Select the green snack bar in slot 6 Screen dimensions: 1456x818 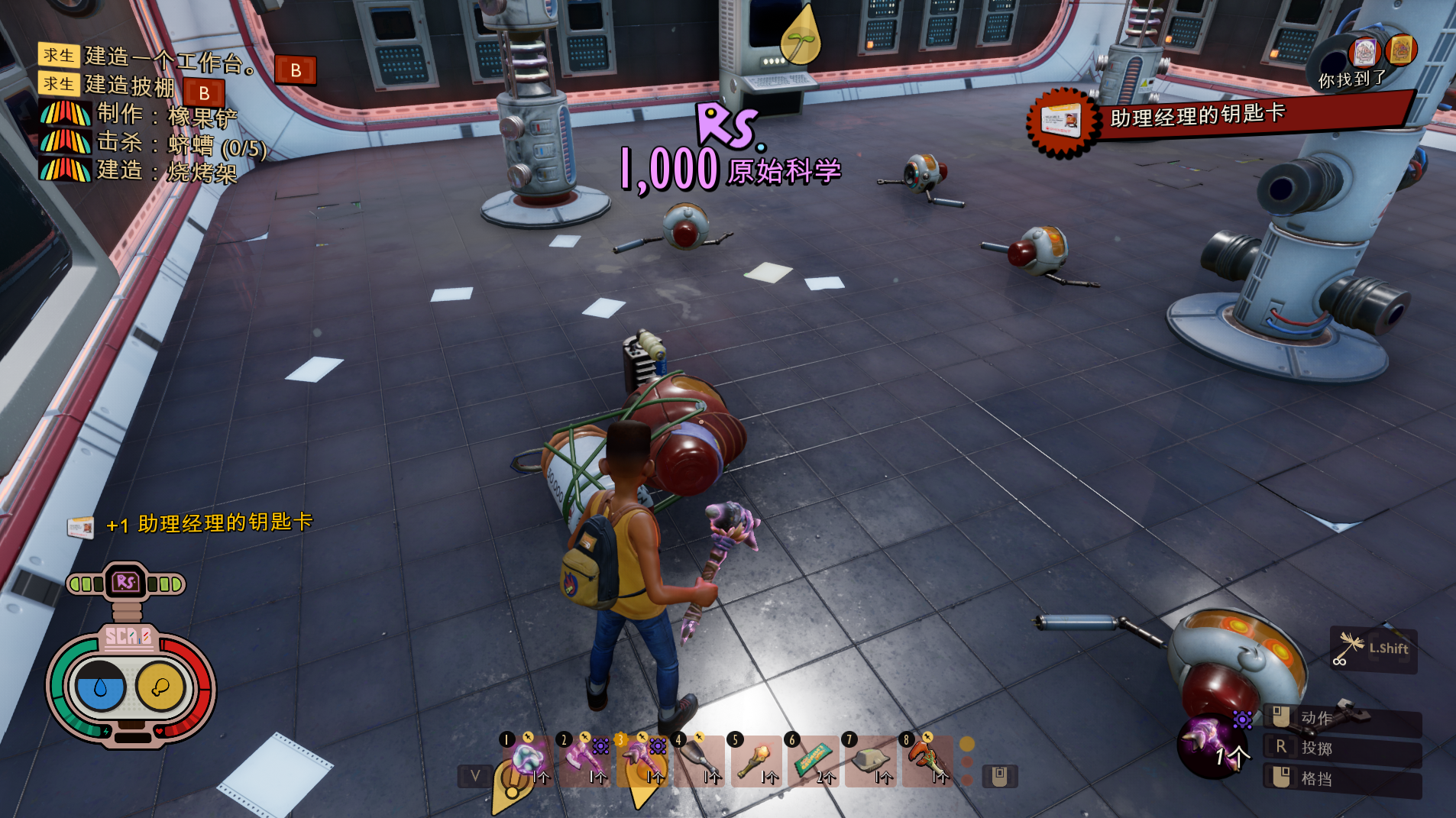click(813, 761)
